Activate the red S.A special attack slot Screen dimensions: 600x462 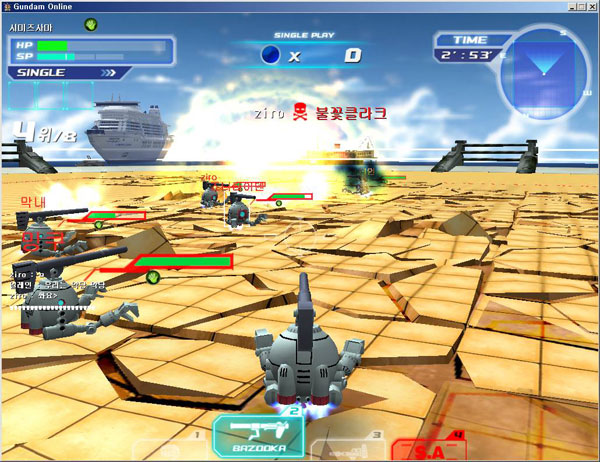(429, 448)
